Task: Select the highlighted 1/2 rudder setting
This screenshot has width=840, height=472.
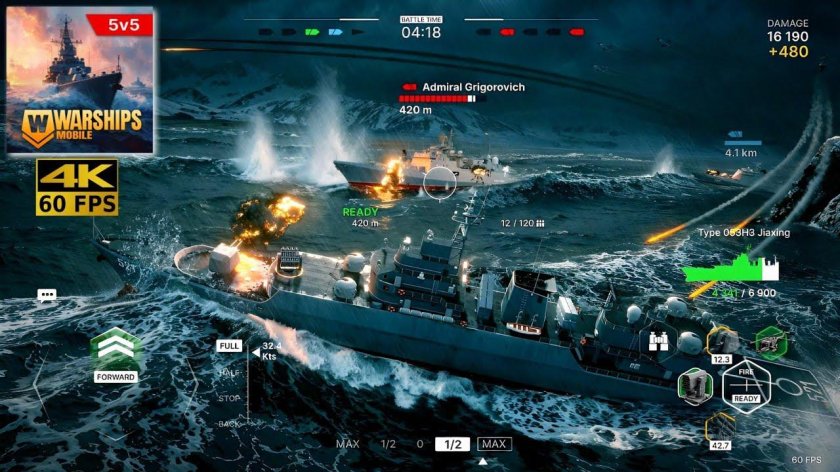Action: click(x=452, y=444)
